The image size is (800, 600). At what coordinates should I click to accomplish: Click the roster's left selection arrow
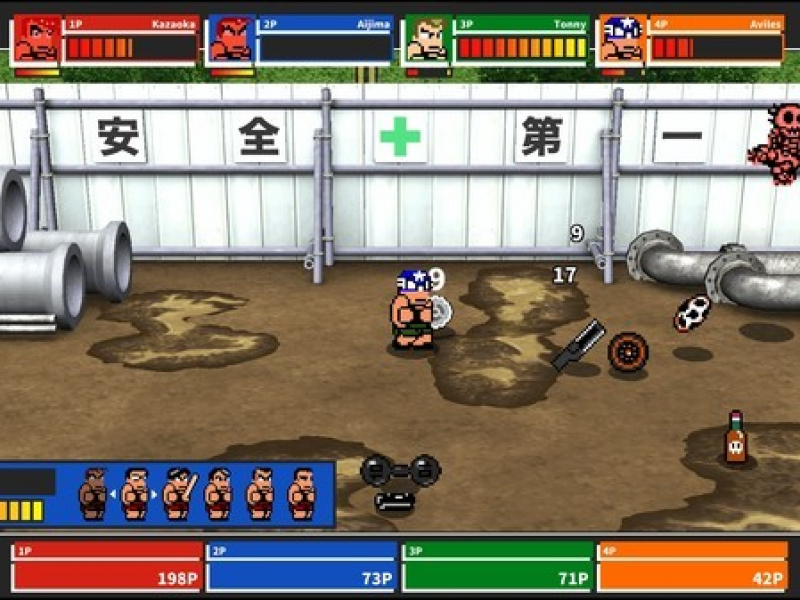click(x=113, y=494)
